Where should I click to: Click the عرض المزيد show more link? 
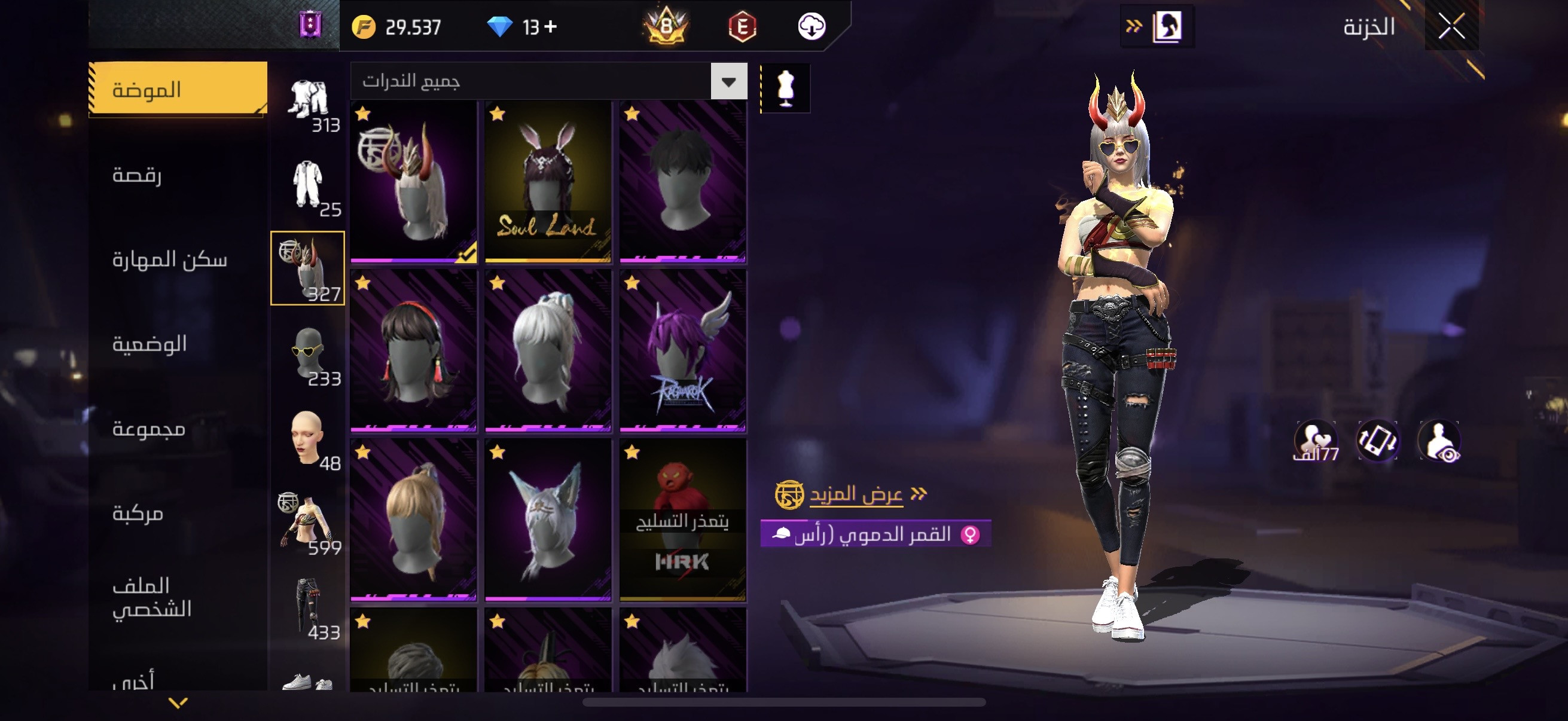[855, 494]
